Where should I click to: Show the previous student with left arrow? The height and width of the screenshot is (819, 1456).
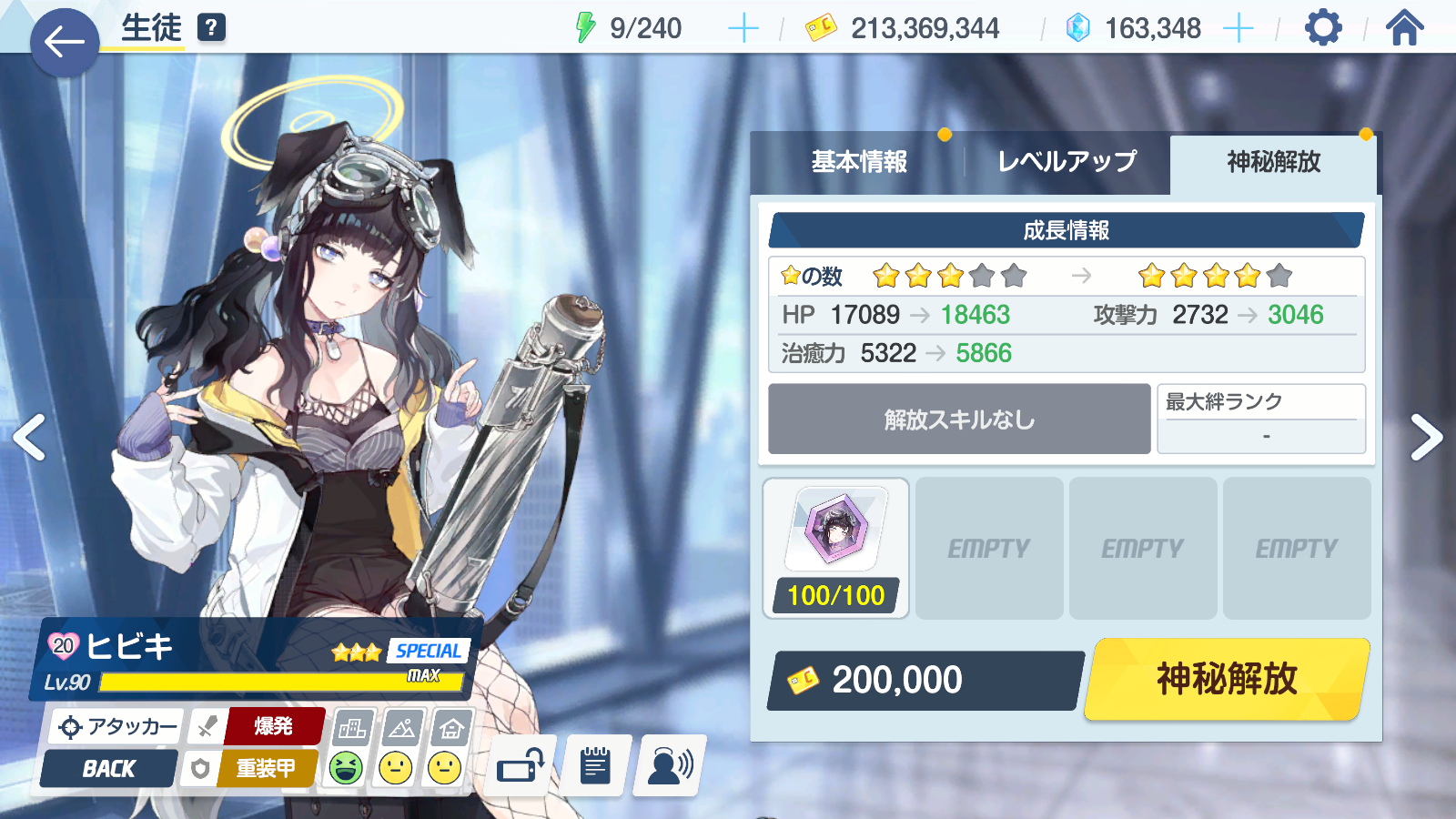(30, 438)
